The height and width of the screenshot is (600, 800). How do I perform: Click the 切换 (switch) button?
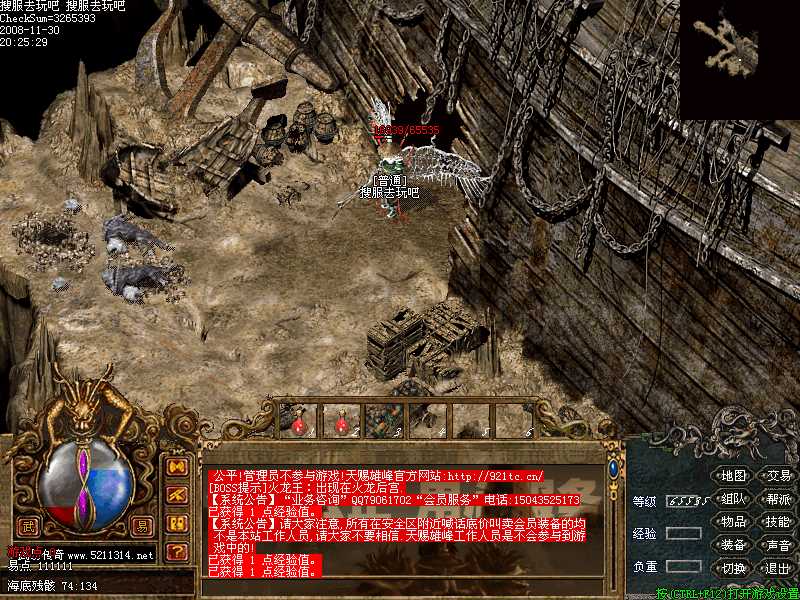point(733,568)
